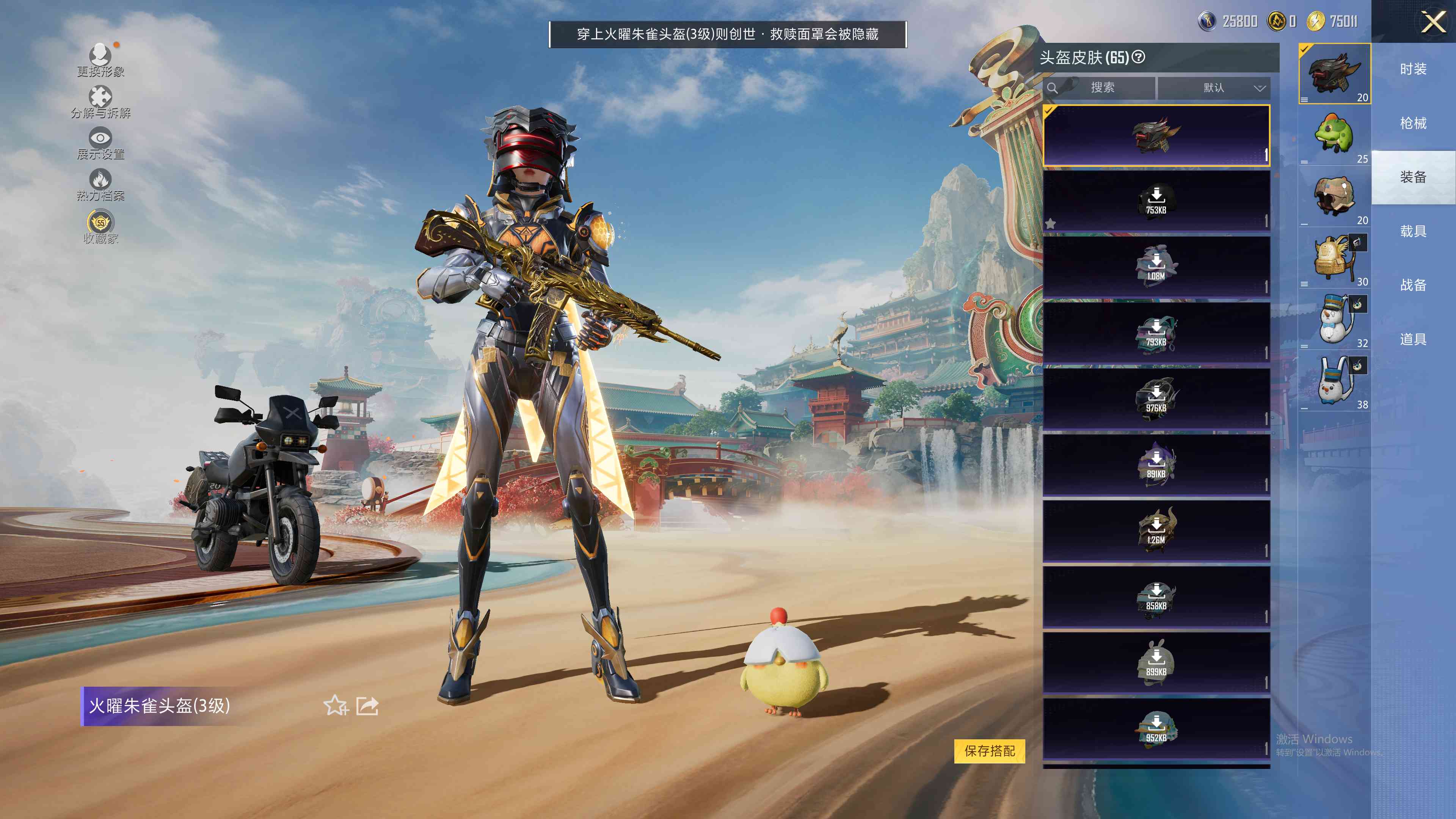Screen dimensions: 1456x819
Task: Open the 枪械 tab
Action: coord(1413,123)
